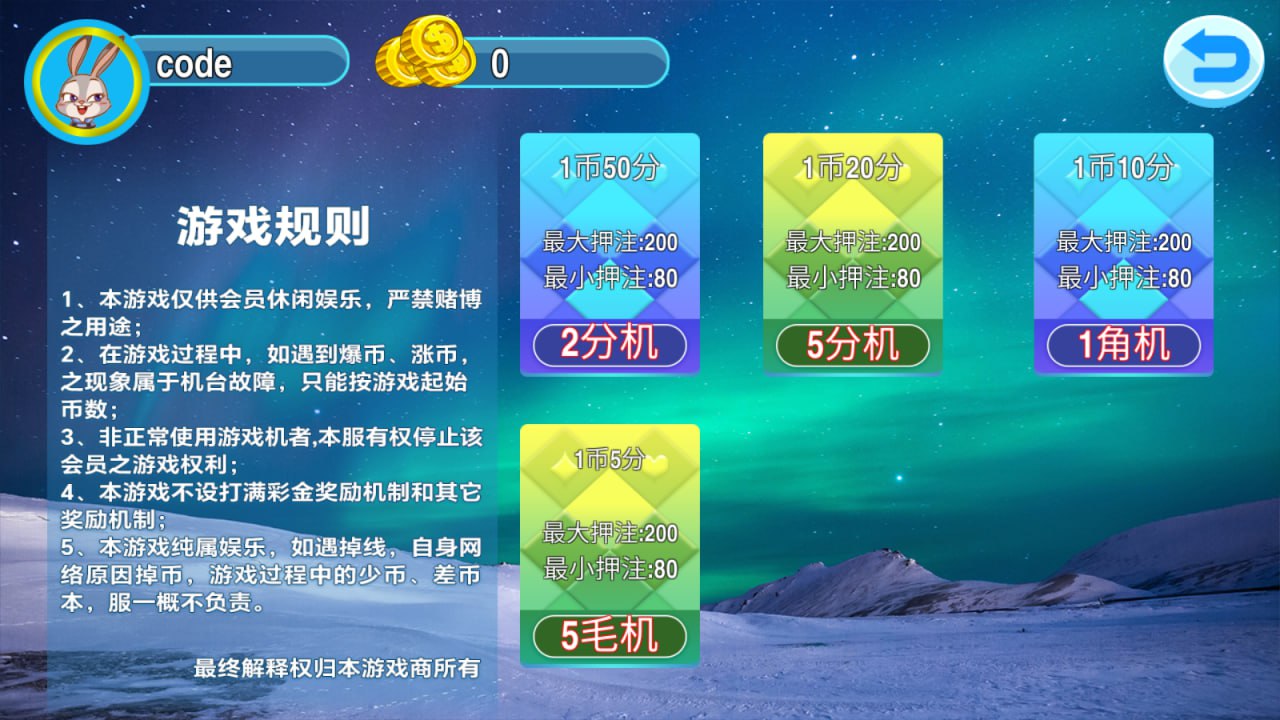Image resolution: width=1280 pixels, height=720 pixels.
Task: Open the 5毛机 machine
Action: [608, 637]
